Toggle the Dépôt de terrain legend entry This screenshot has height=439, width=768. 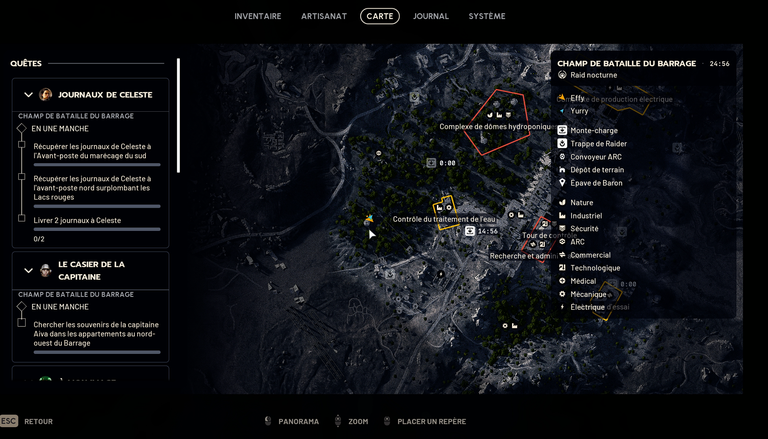coord(596,170)
